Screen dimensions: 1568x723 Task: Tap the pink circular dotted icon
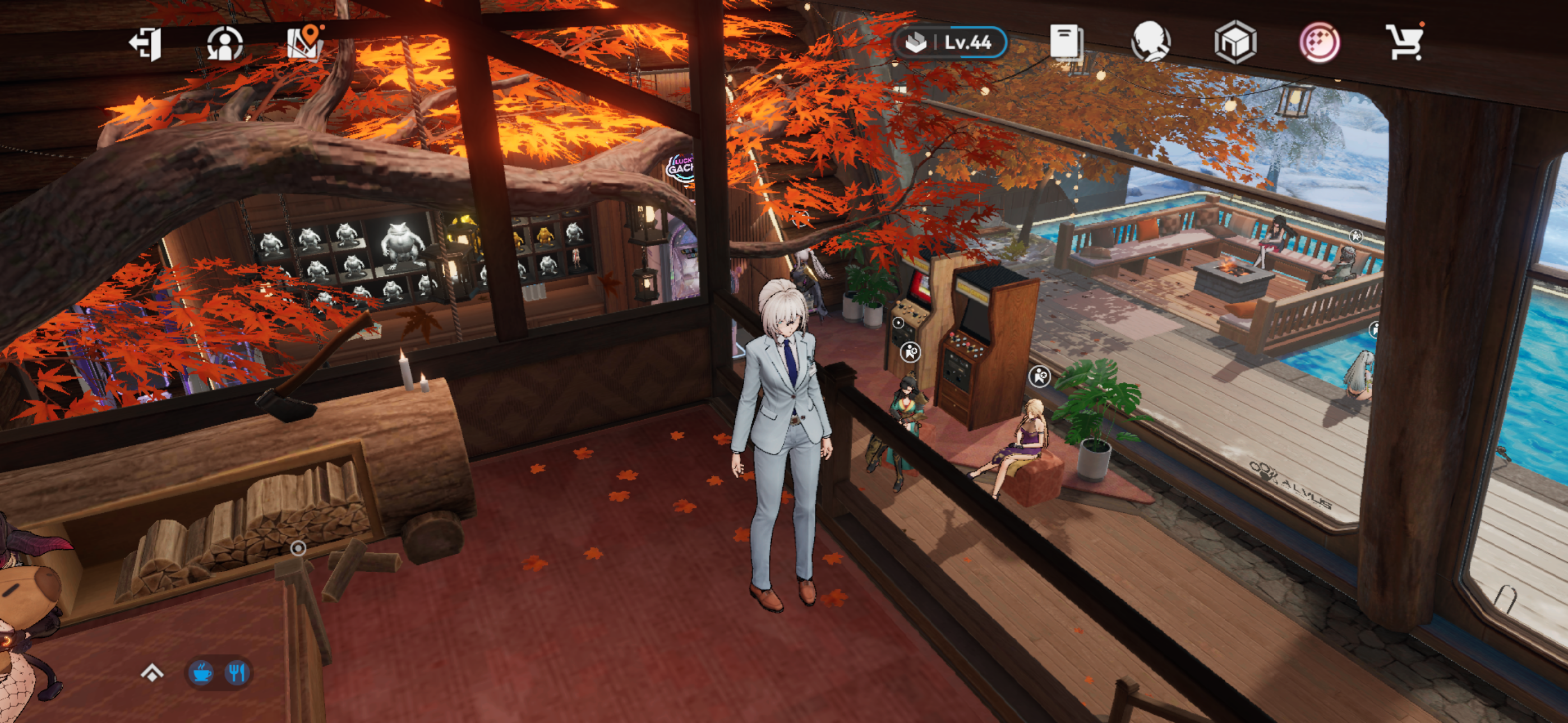point(1319,43)
